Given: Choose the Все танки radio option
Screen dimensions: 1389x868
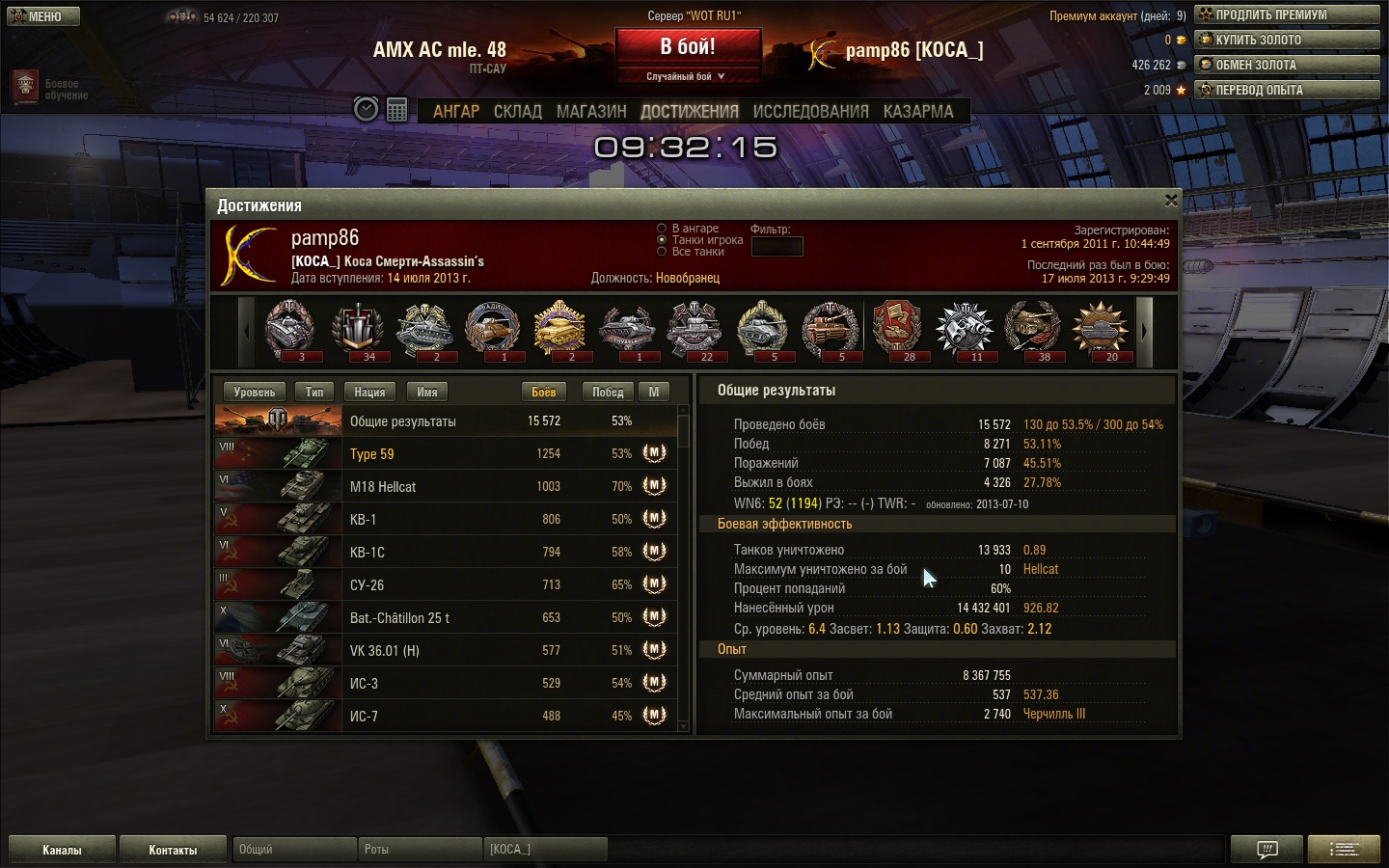Looking at the screenshot, I should pos(662,252).
